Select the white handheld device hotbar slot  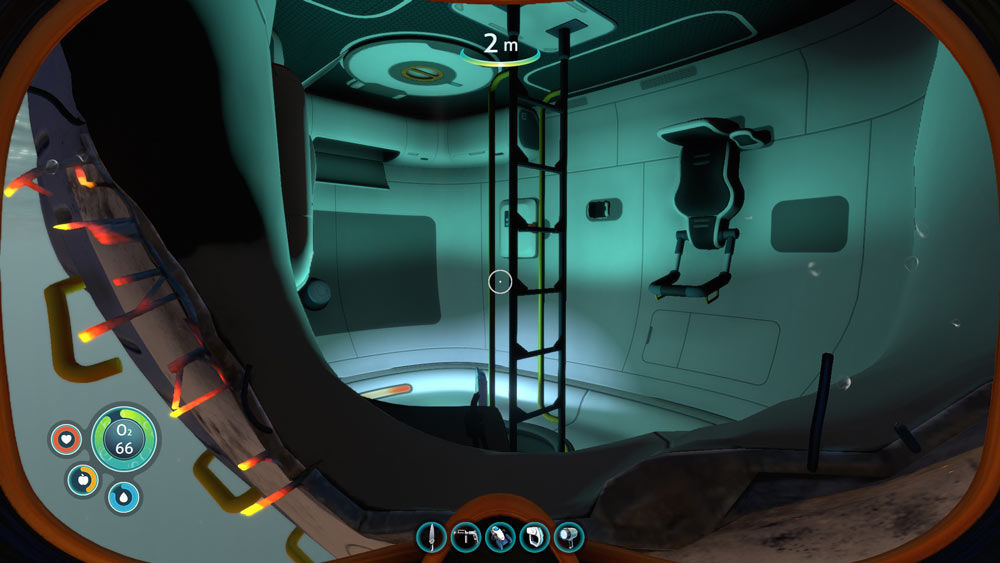(x=534, y=537)
